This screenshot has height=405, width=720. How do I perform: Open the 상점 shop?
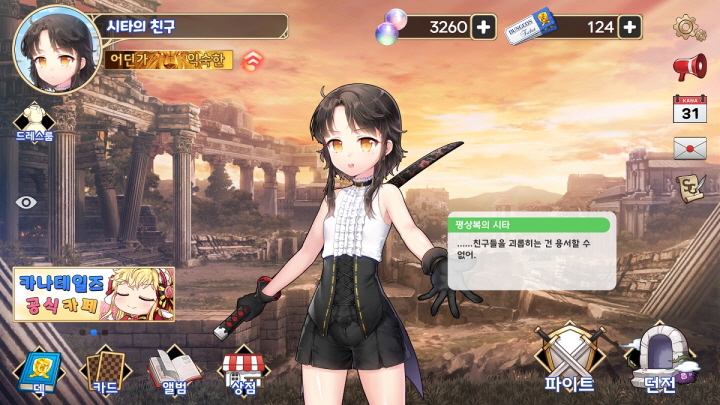point(243,371)
